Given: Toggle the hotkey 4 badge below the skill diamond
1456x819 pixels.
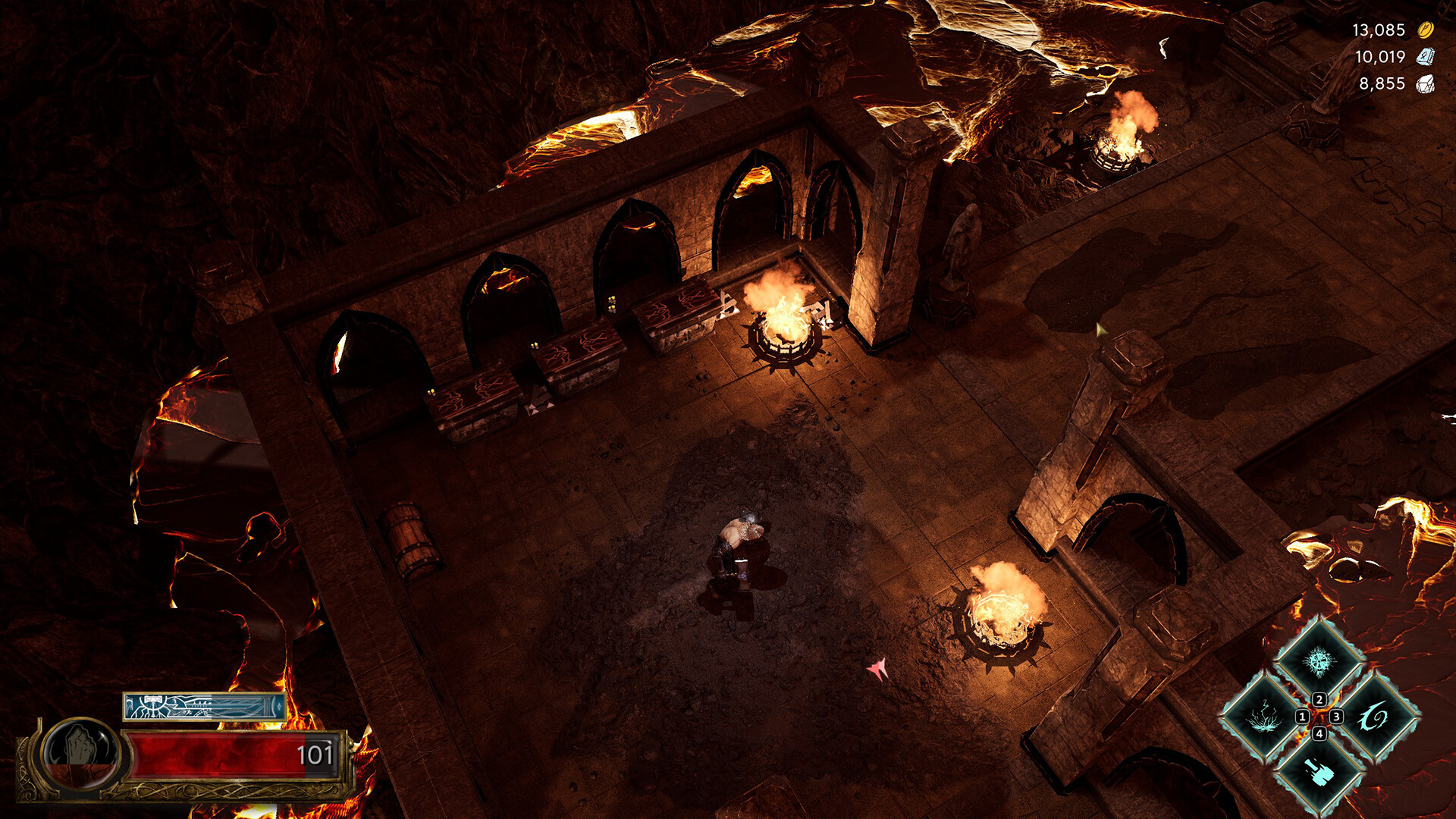Looking at the screenshot, I should point(1319,734).
